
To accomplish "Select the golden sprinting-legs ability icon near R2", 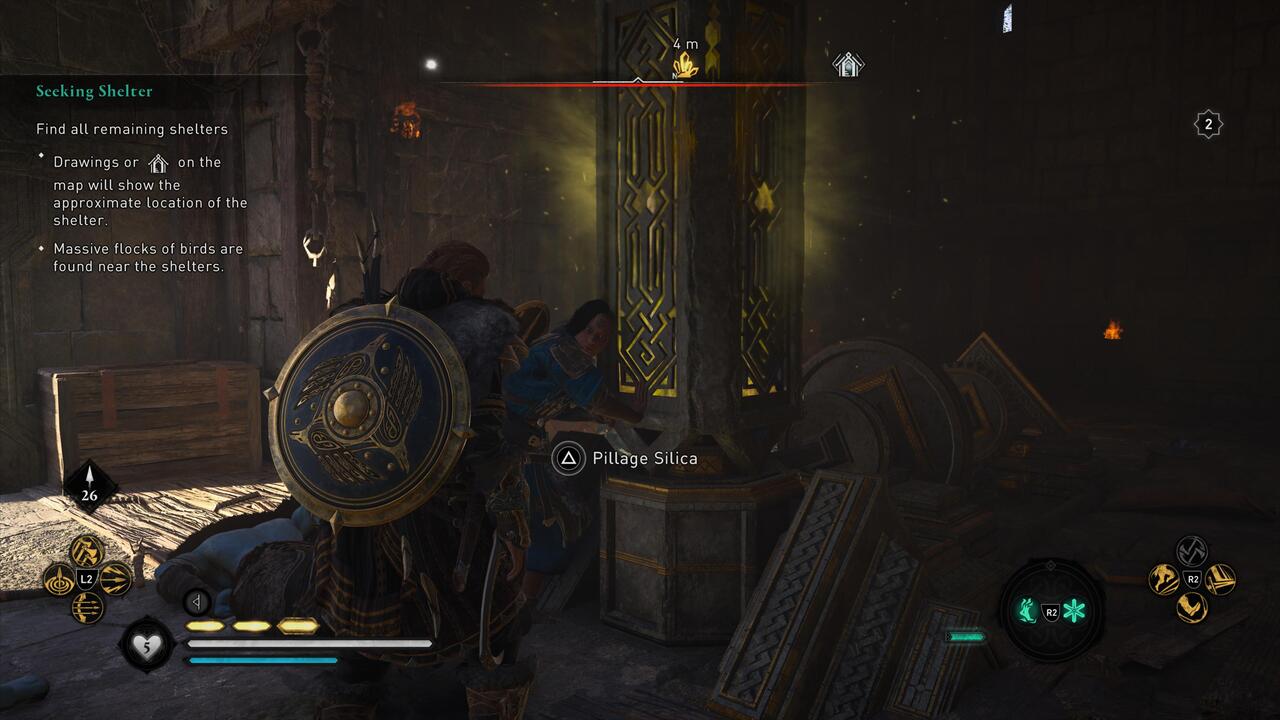I will pos(1164,579).
